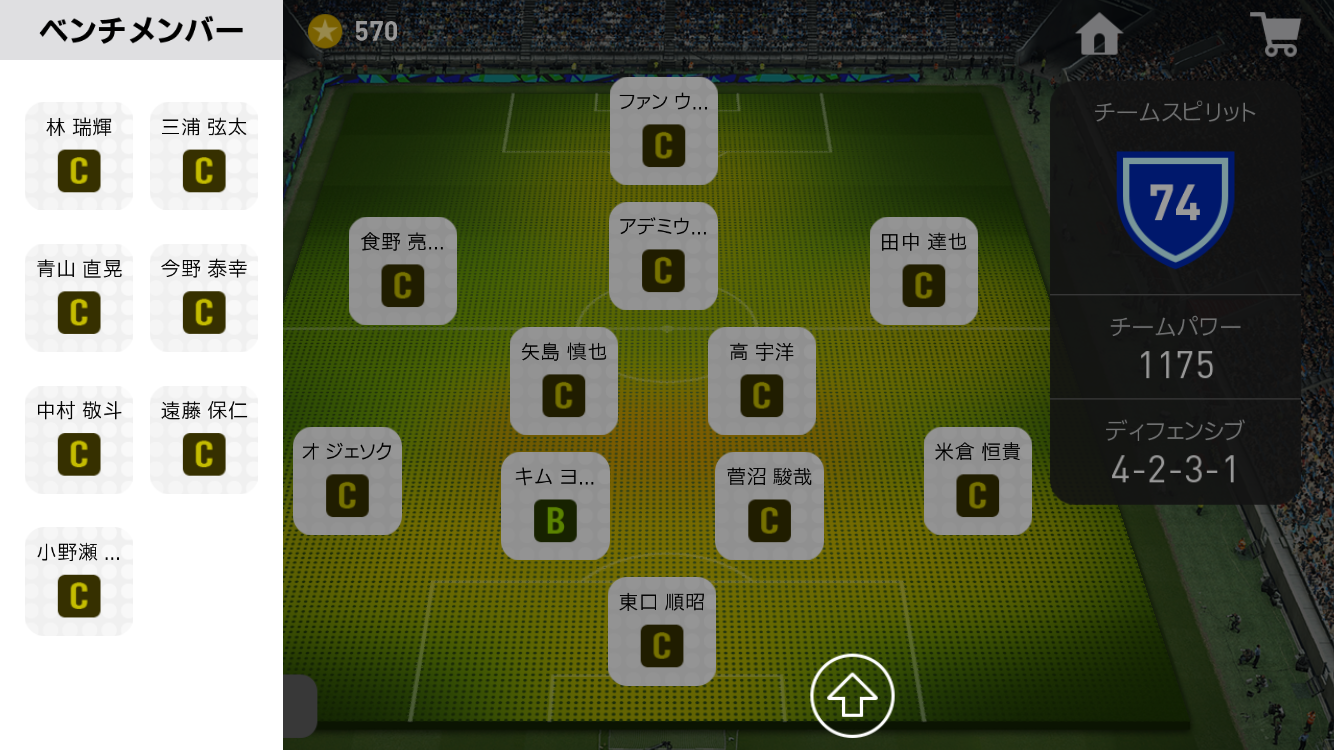The image size is (1334, 750).
Task: Pick bench player 遠藤 保仁
Action: point(204,440)
